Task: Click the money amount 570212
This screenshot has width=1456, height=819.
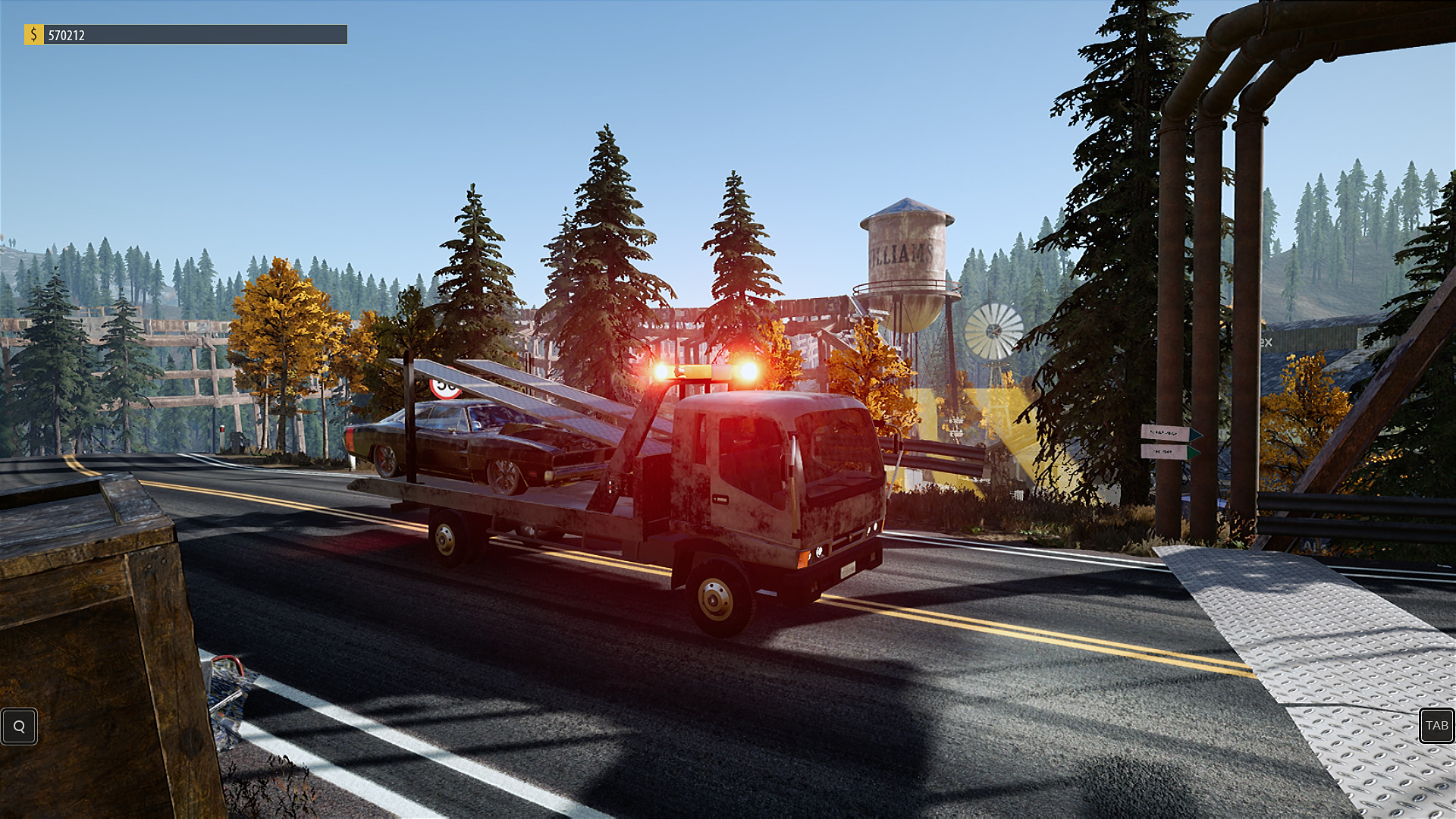Action: (68, 34)
